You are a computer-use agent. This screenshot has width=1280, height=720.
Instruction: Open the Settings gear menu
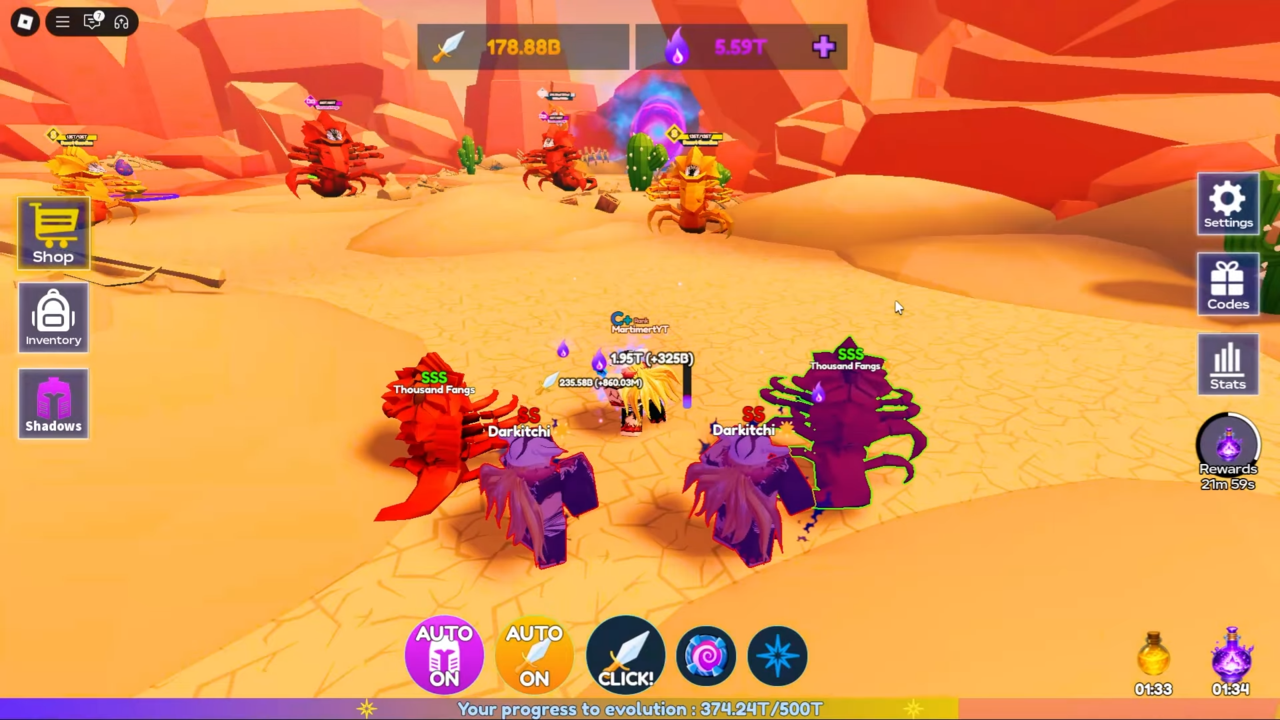(1228, 204)
